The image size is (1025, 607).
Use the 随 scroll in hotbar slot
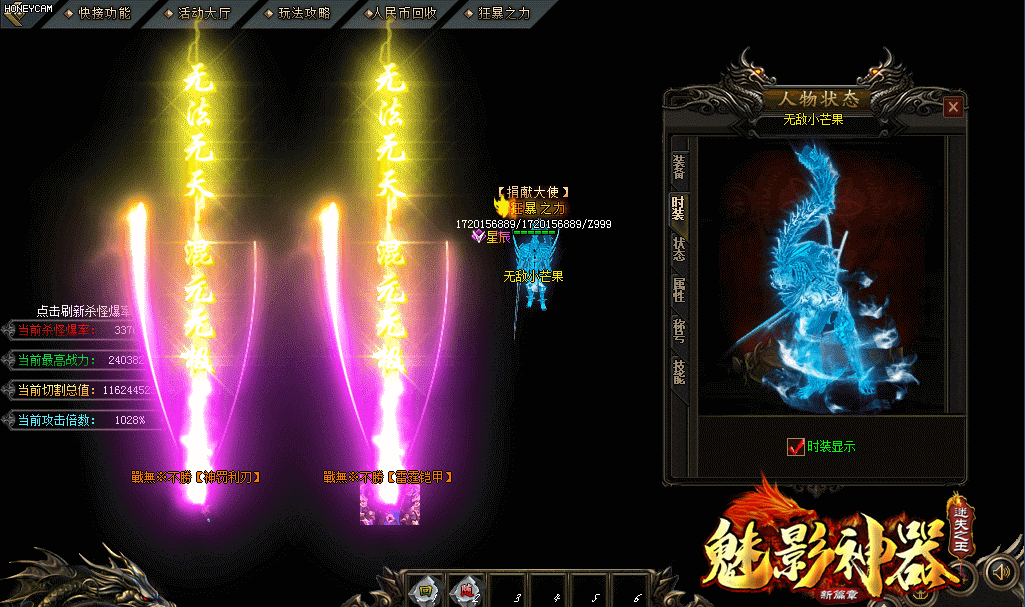click(x=465, y=590)
